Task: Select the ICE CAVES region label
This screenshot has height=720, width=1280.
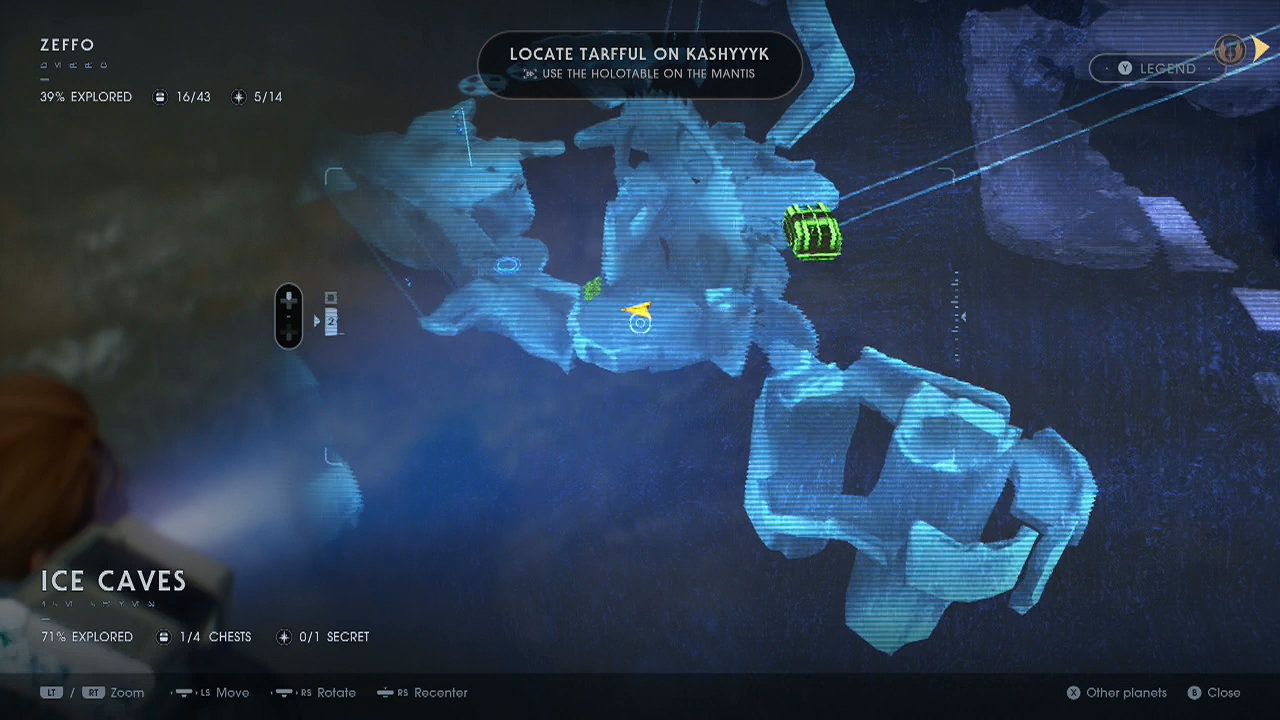Action: pos(113,581)
